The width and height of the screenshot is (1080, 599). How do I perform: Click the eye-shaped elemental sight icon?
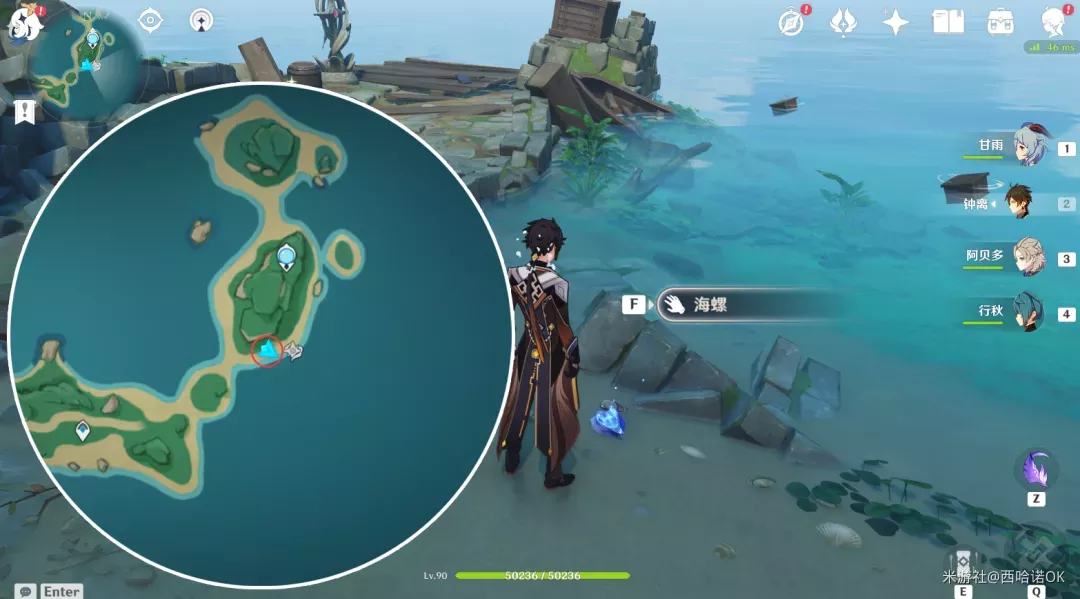[151, 20]
